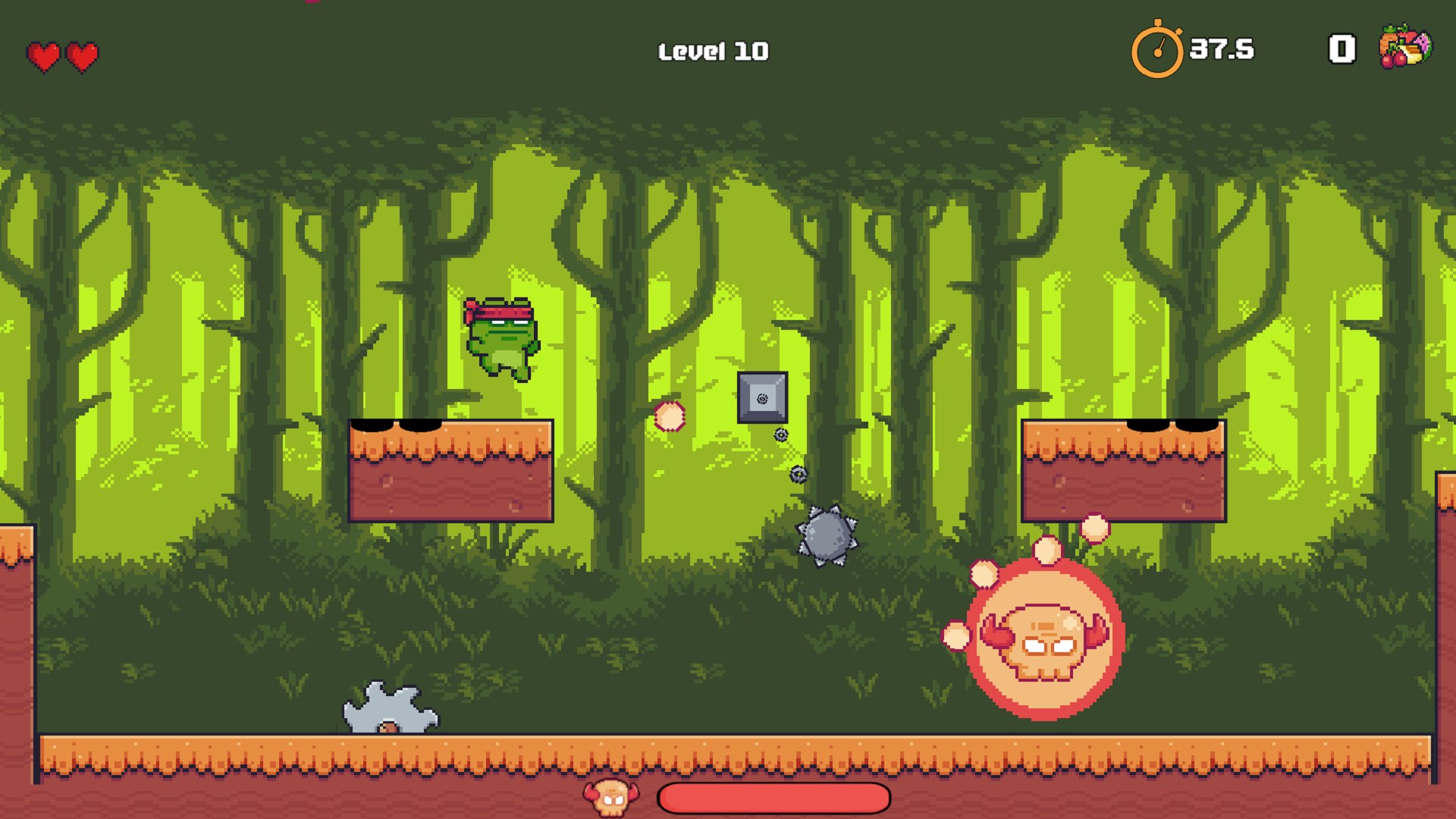This screenshot has width=1456, height=819.
Task: Click the boss health bar
Action: 773,797
